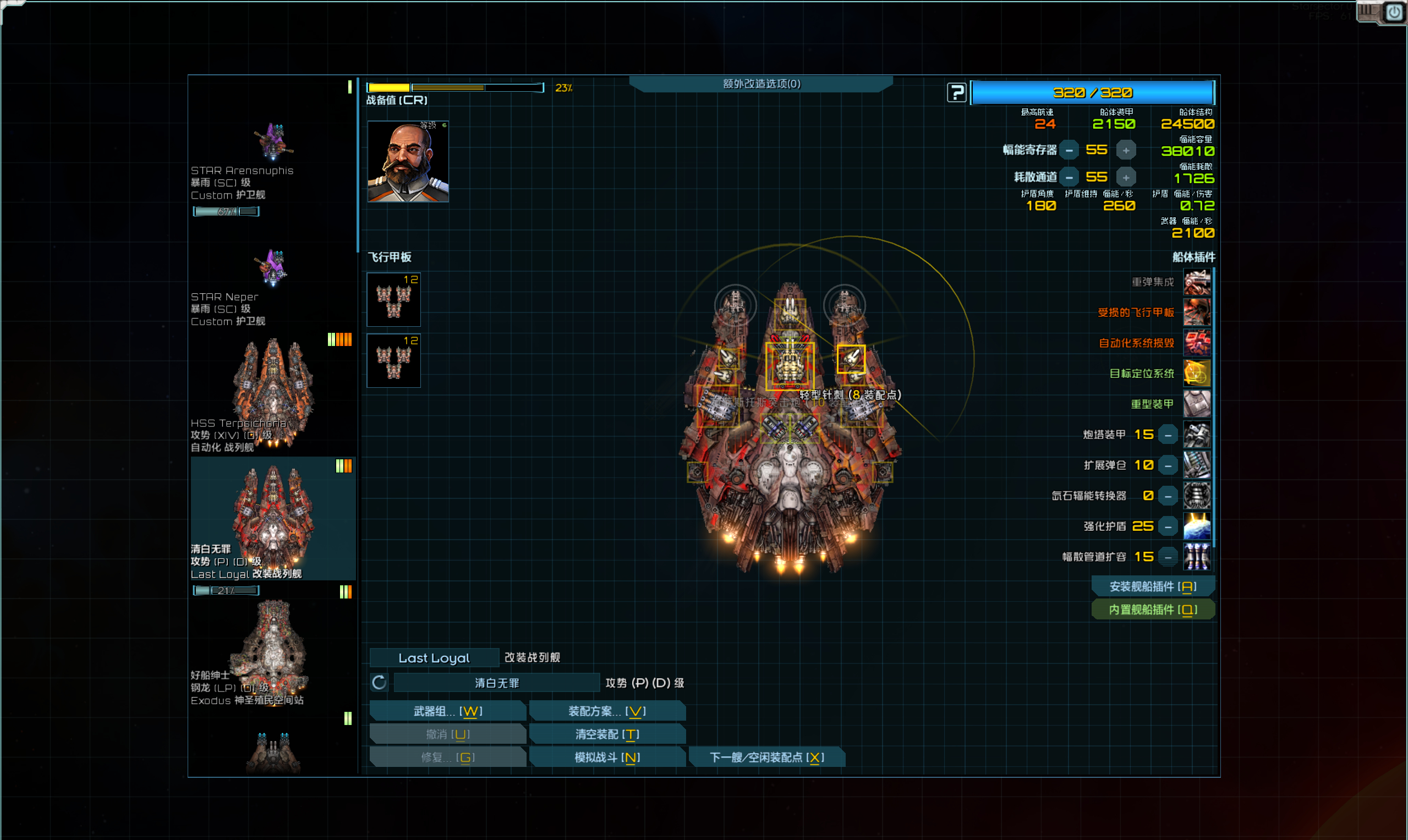Remove the 炮塔装甲 hullmod
The height and width of the screenshot is (840, 1408).
(1168, 435)
